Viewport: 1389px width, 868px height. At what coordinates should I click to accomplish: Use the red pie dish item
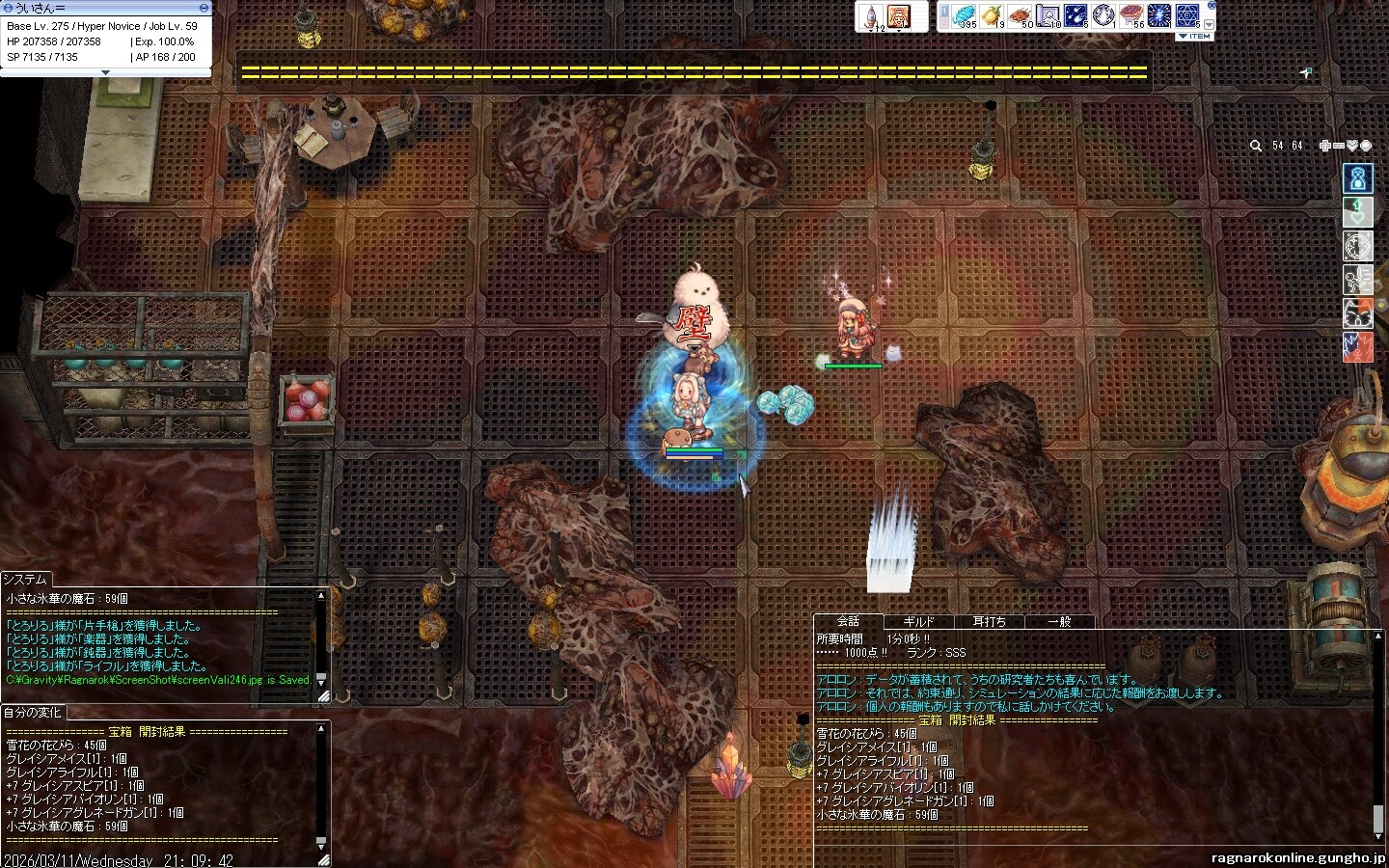pyautogui.click(x=1131, y=15)
